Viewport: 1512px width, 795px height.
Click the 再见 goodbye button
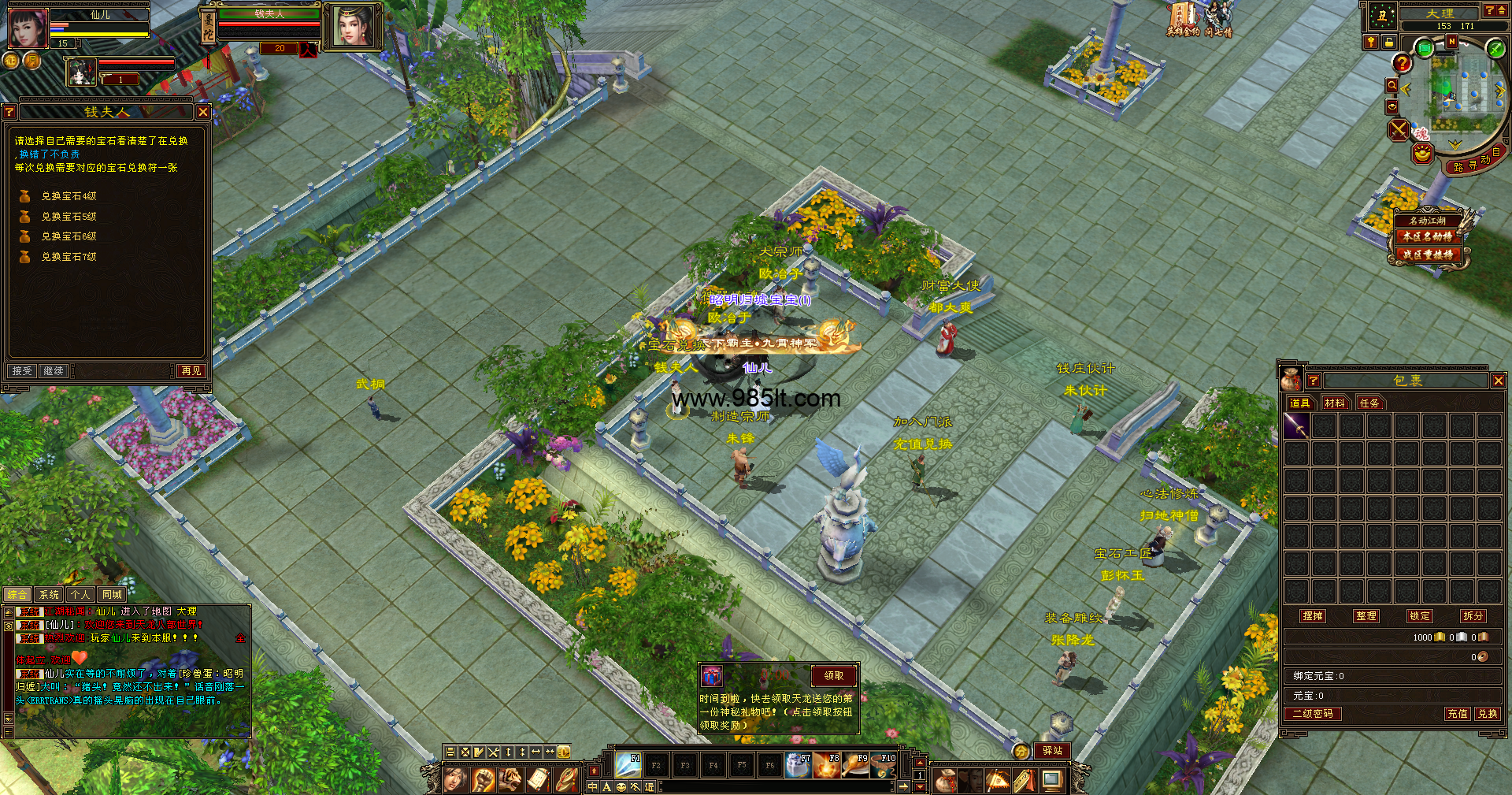[x=191, y=370]
